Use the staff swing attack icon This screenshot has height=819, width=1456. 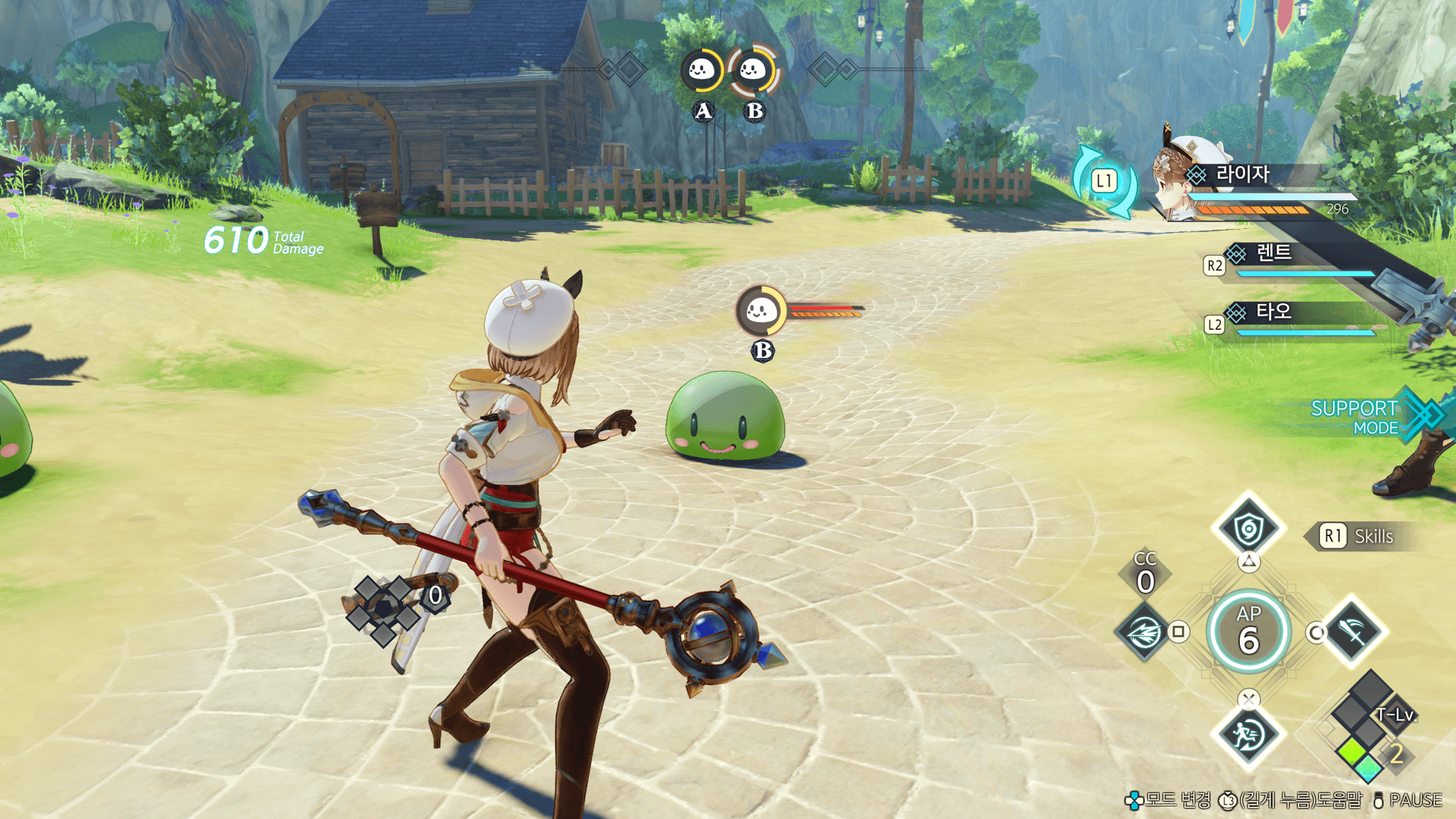click(x=1354, y=631)
